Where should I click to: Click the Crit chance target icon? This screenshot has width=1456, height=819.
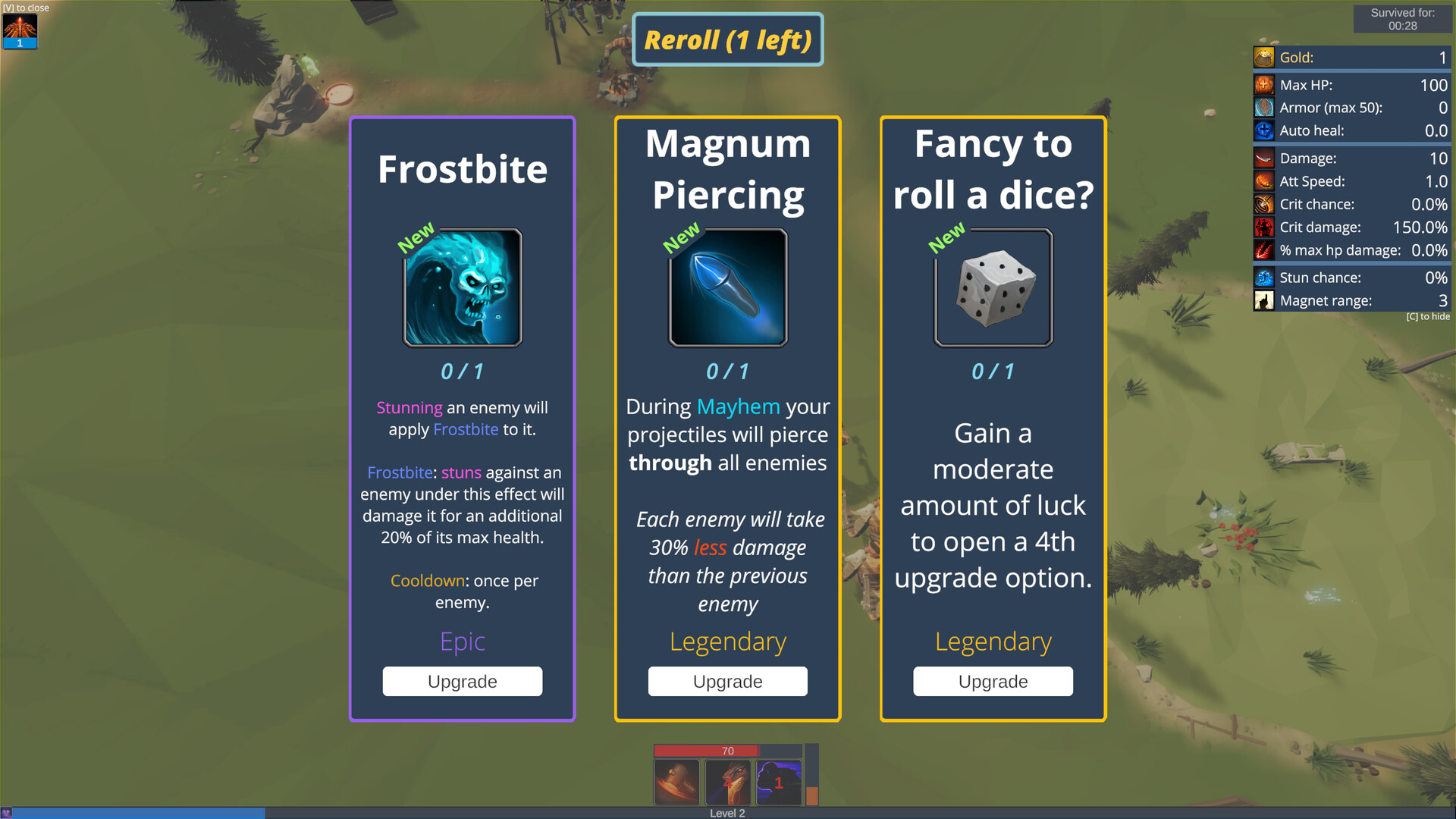click(1263, 204)
